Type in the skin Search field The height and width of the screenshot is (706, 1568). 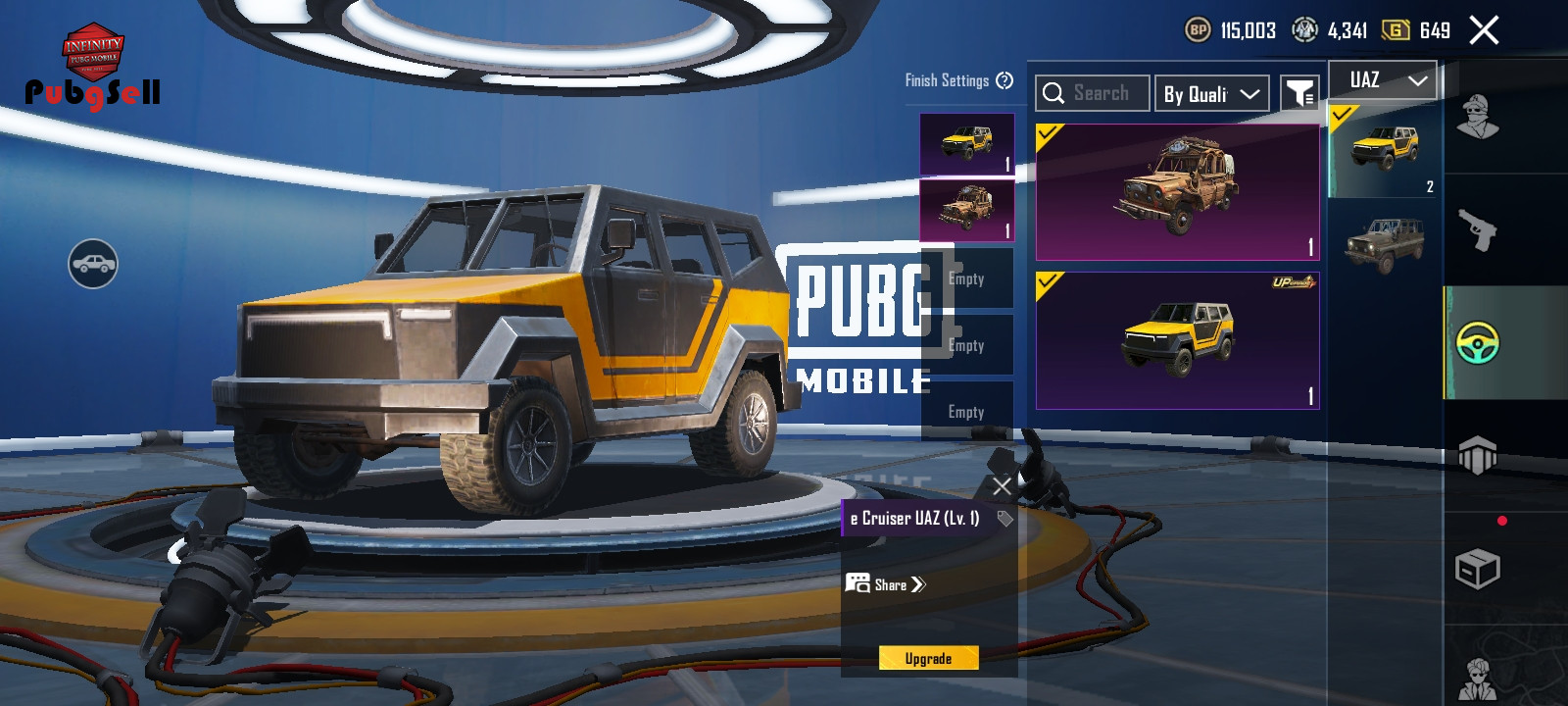1093,93
